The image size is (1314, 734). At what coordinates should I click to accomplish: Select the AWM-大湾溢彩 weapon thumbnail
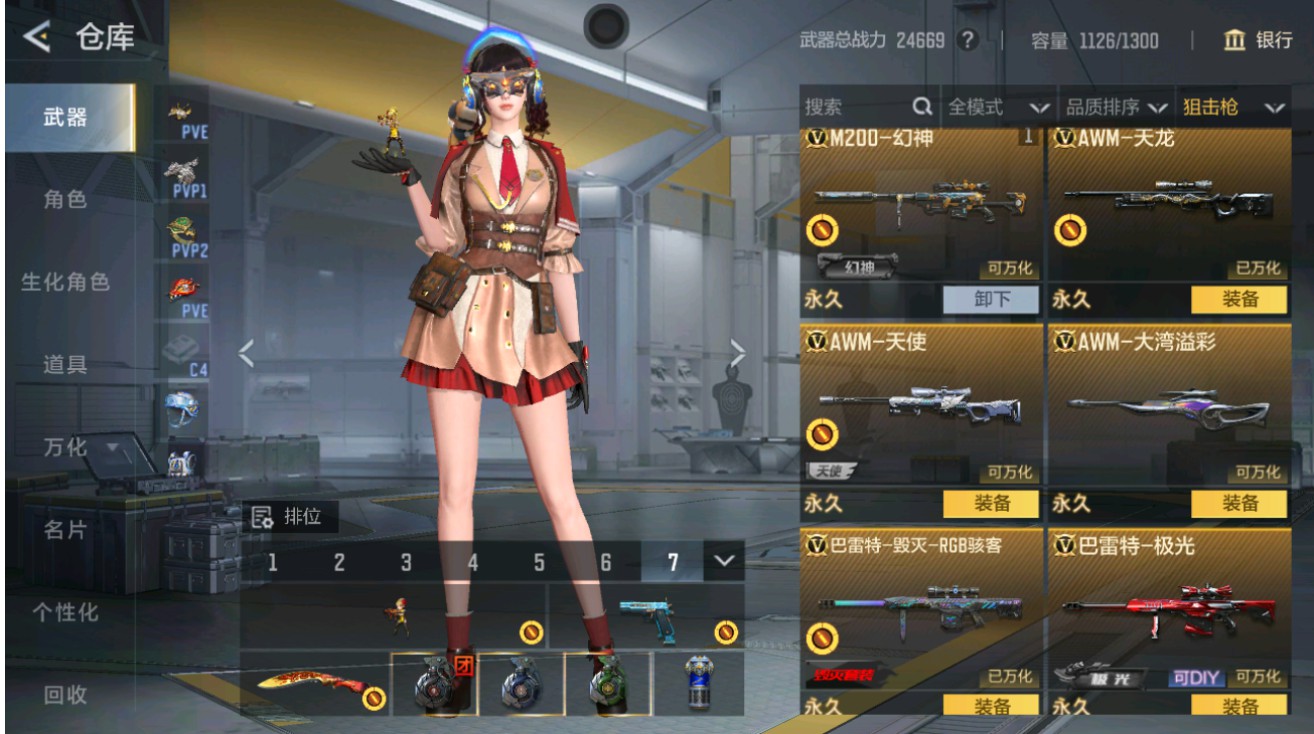point(1170,407)
